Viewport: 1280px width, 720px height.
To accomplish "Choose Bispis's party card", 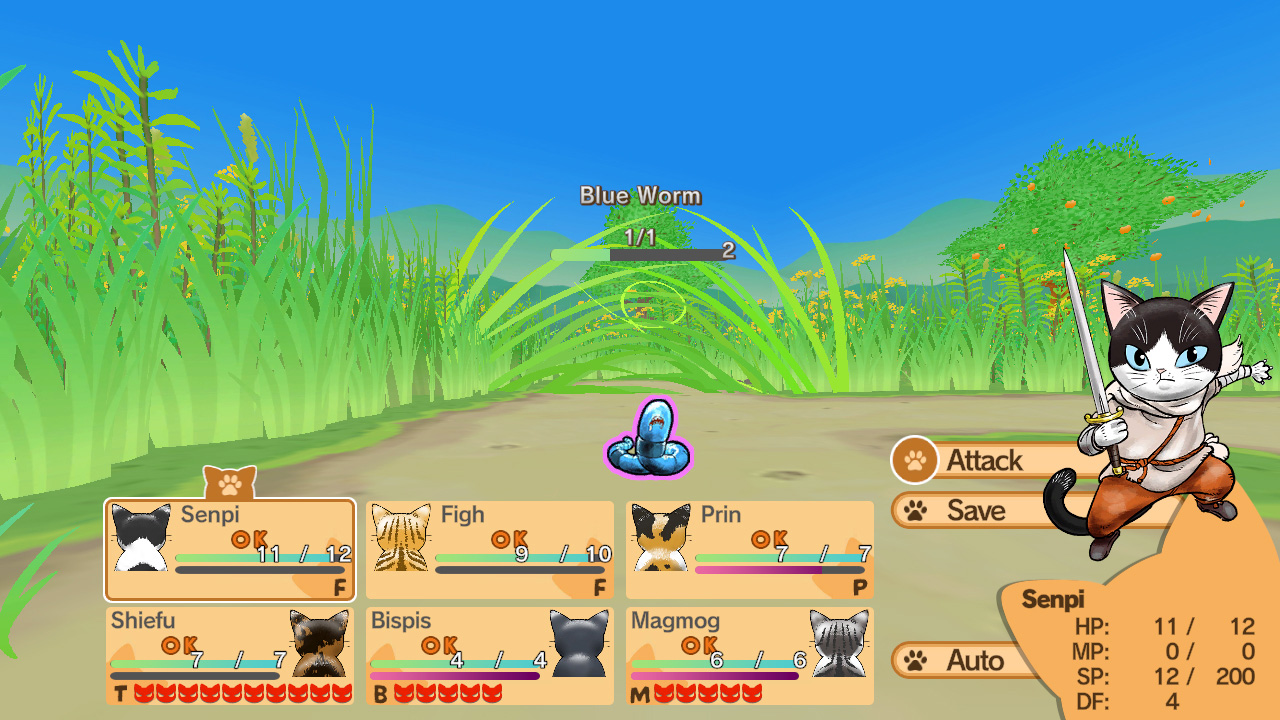I will click(490, 655).
